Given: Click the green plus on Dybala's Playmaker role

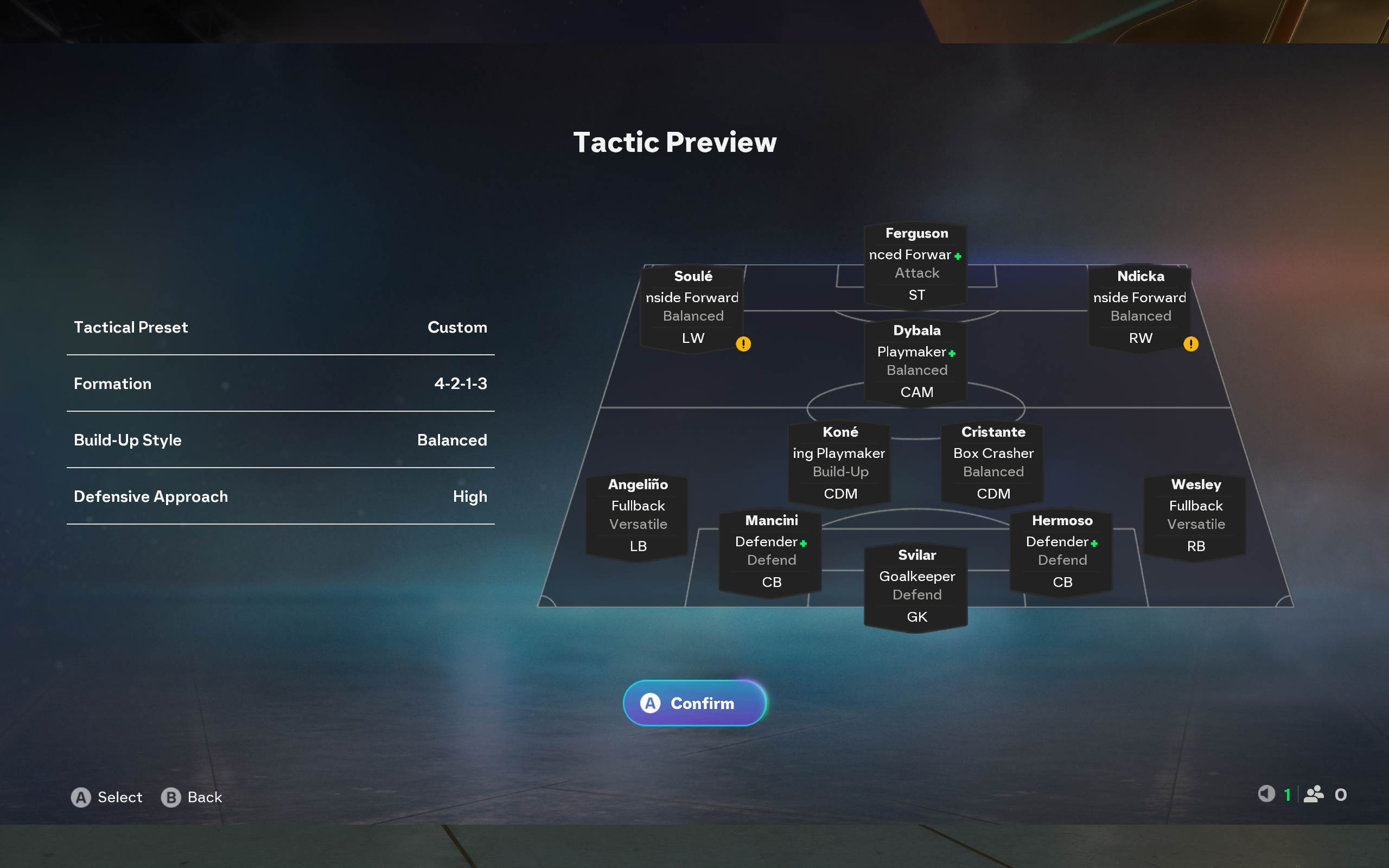Looking at the screenshot, I should pos(952,354).
